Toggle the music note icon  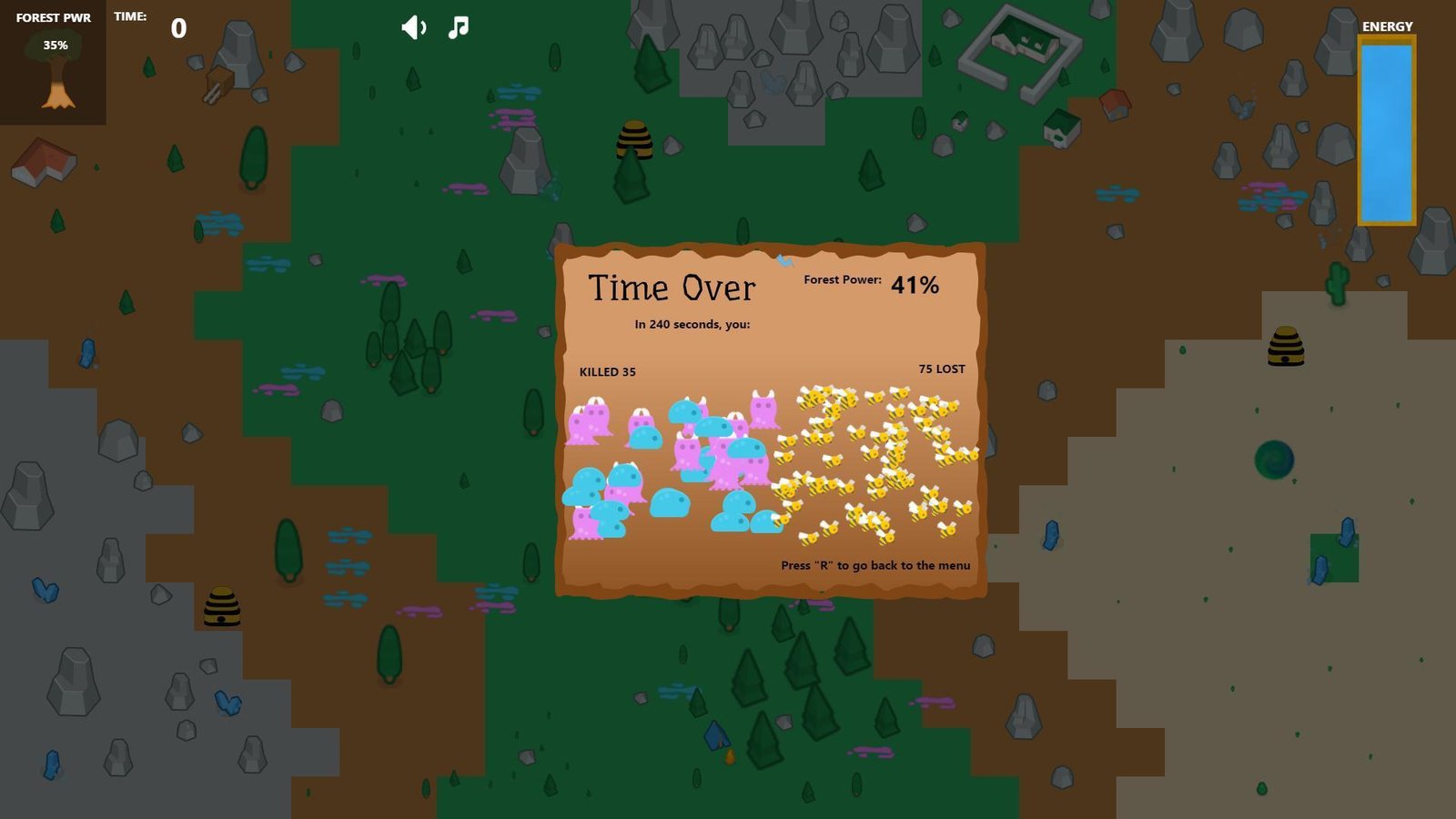pyautogui.click(x=459, y=27)
